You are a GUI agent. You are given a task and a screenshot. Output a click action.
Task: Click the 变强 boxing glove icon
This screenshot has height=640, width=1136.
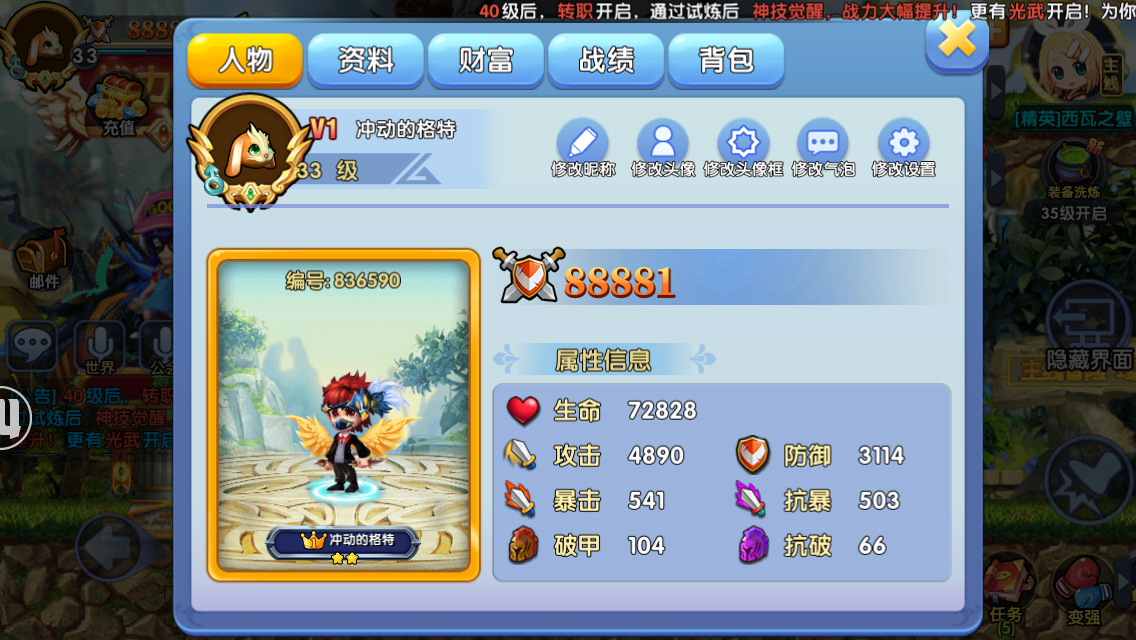point(1083,590)
